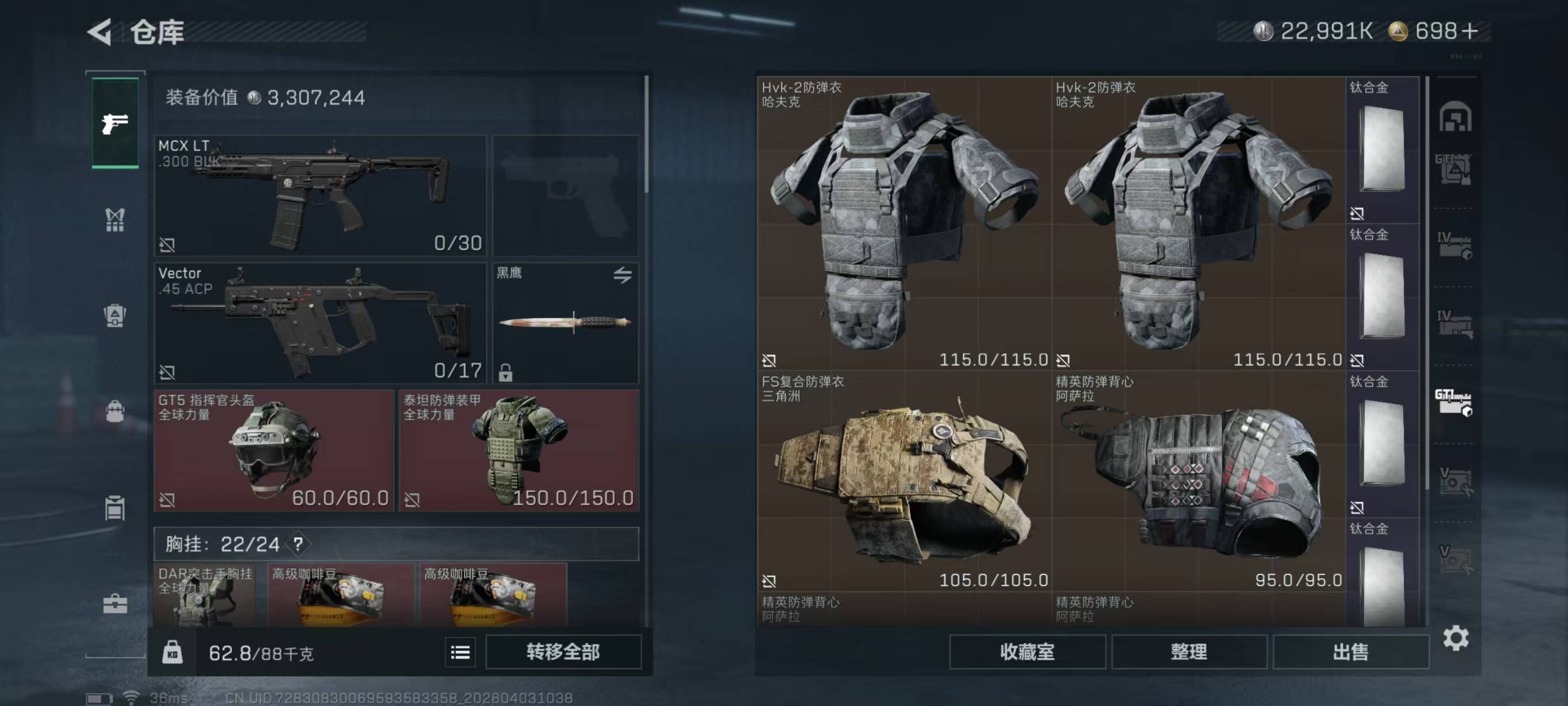Open the 收藏室 collection room

pyautogui.click(x=1027, y=652)
